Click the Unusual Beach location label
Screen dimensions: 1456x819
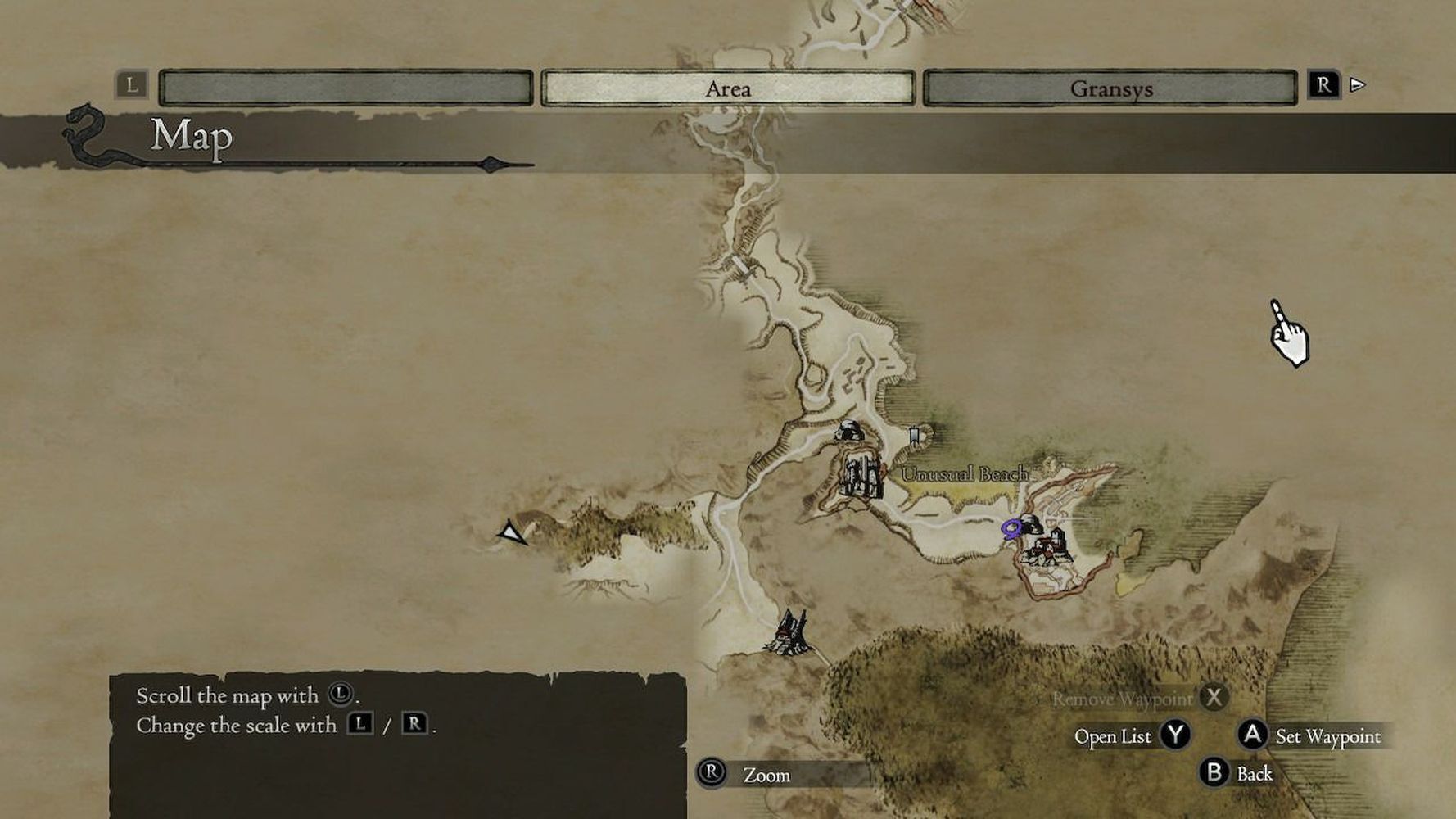(964, 474)
